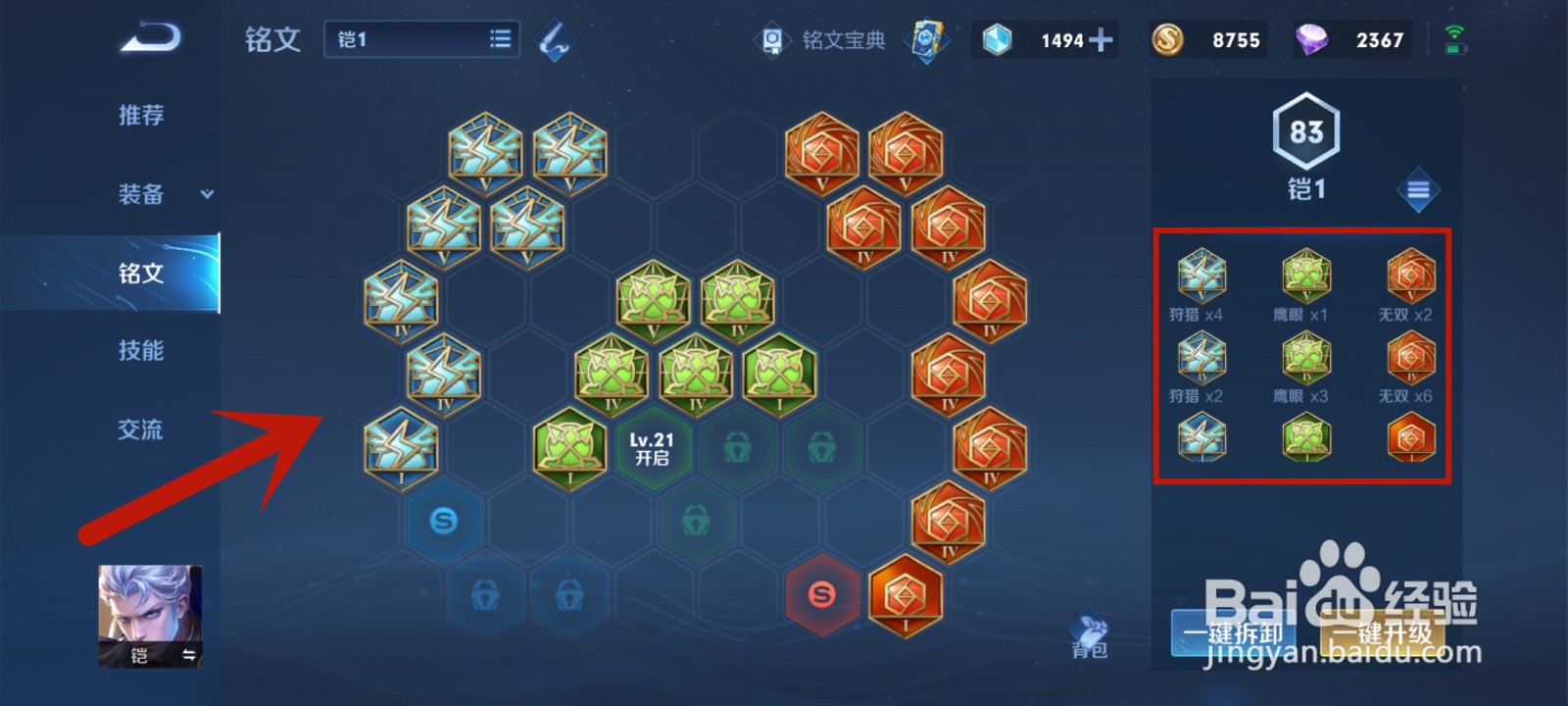Go back using the return arrow
This screenshot has width=1568, height=706.
click(x=150, y=39)
